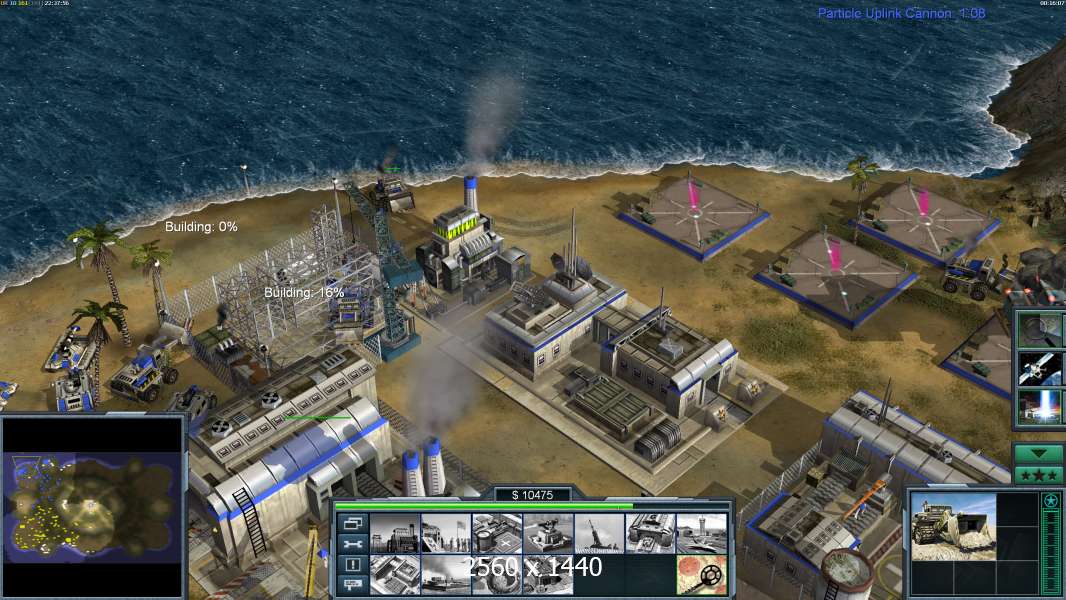Image resolution: width=1066 pixels, height=600 pixels.
Task: Click the exclamation mark alert button
Action: [x=351, y=565]
